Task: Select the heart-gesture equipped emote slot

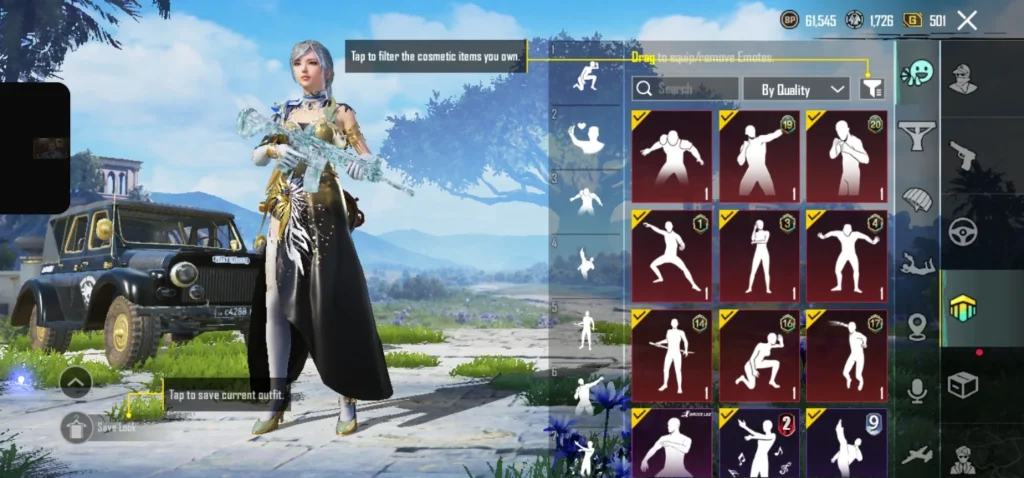Action: pyautogui.click(x=586, y=137)
